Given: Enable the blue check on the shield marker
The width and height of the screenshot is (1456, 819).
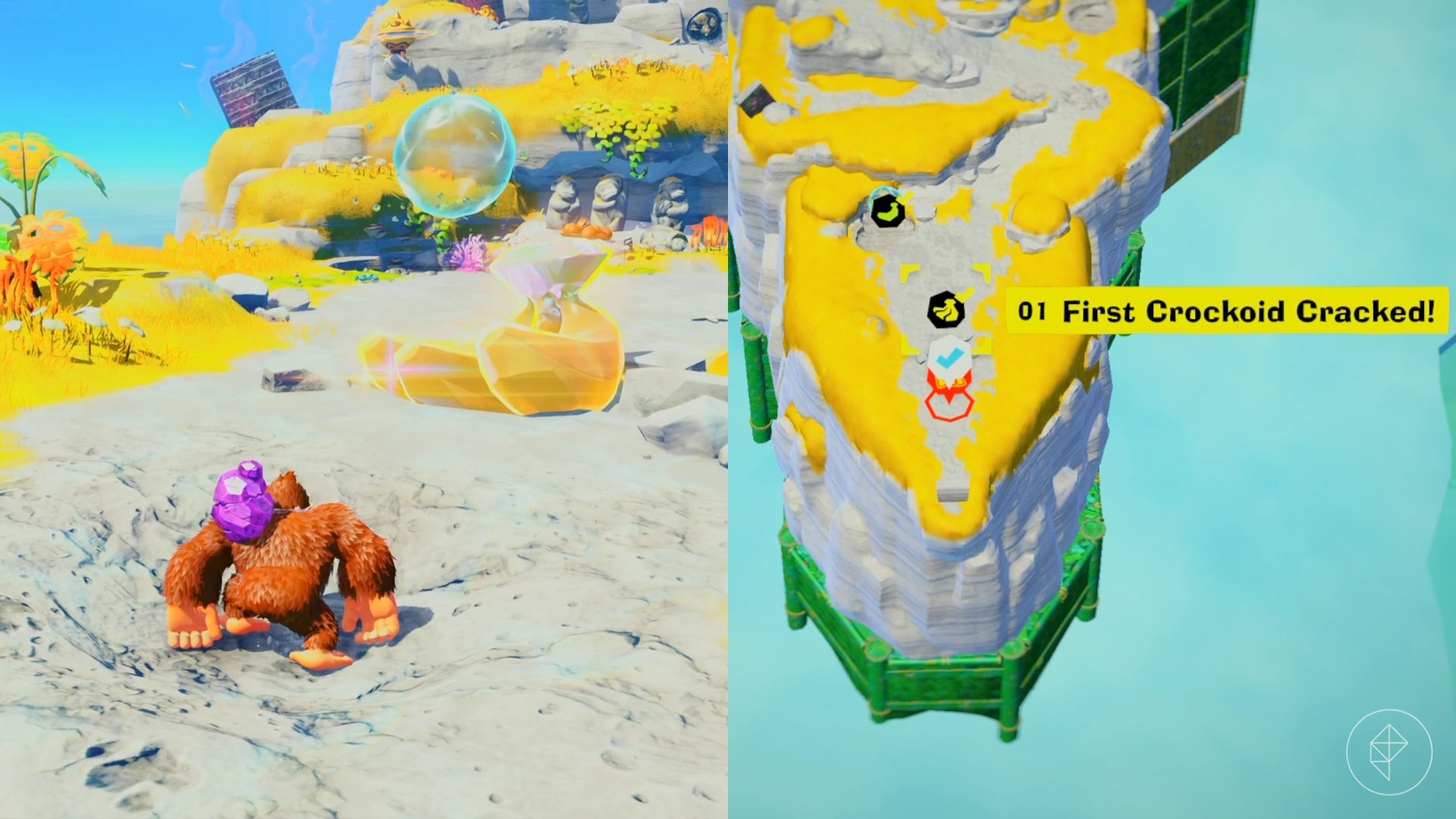Looking at the screenshot, I should [949, 354].
